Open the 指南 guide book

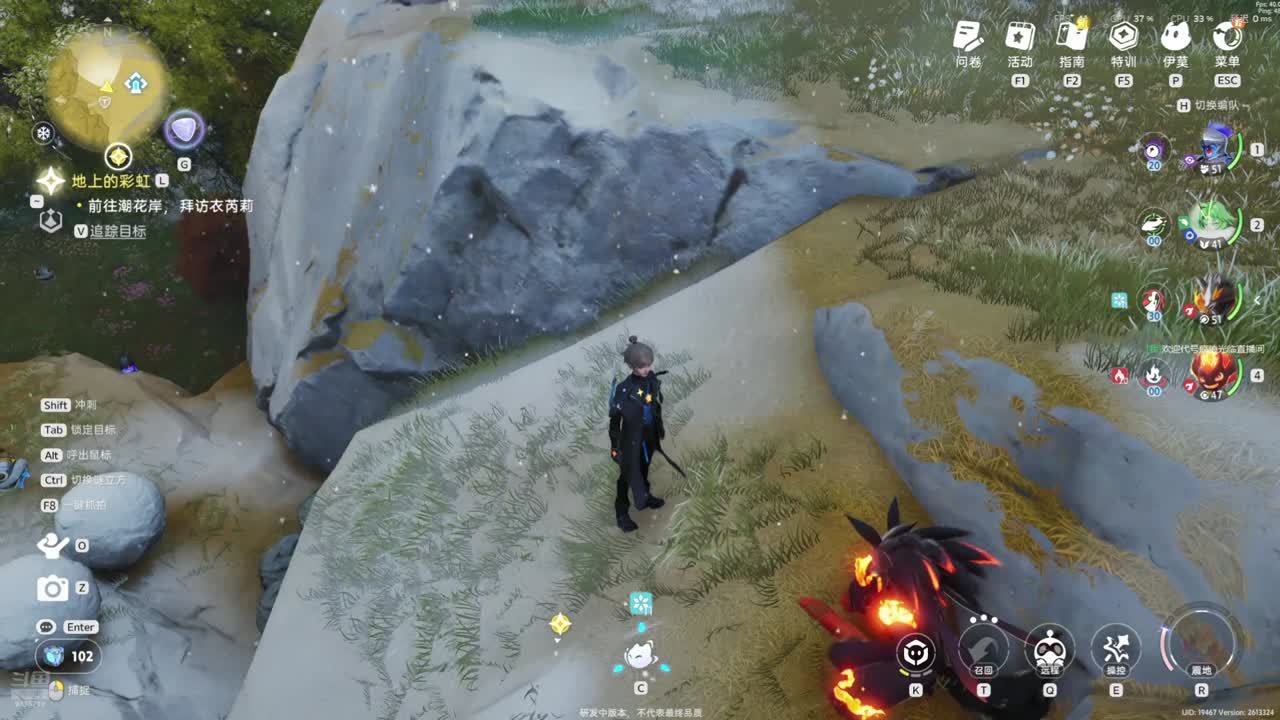pos(1071,37)
